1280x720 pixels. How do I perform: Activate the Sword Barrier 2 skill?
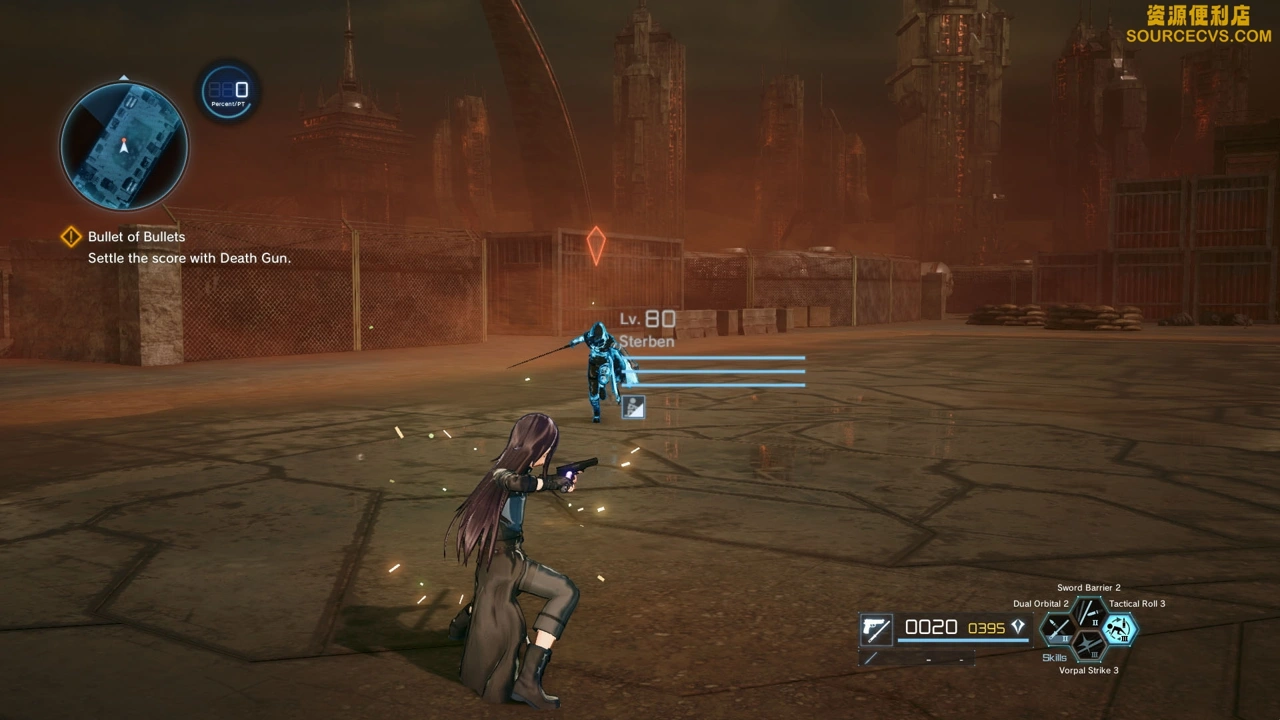[x=1089, y=612]
